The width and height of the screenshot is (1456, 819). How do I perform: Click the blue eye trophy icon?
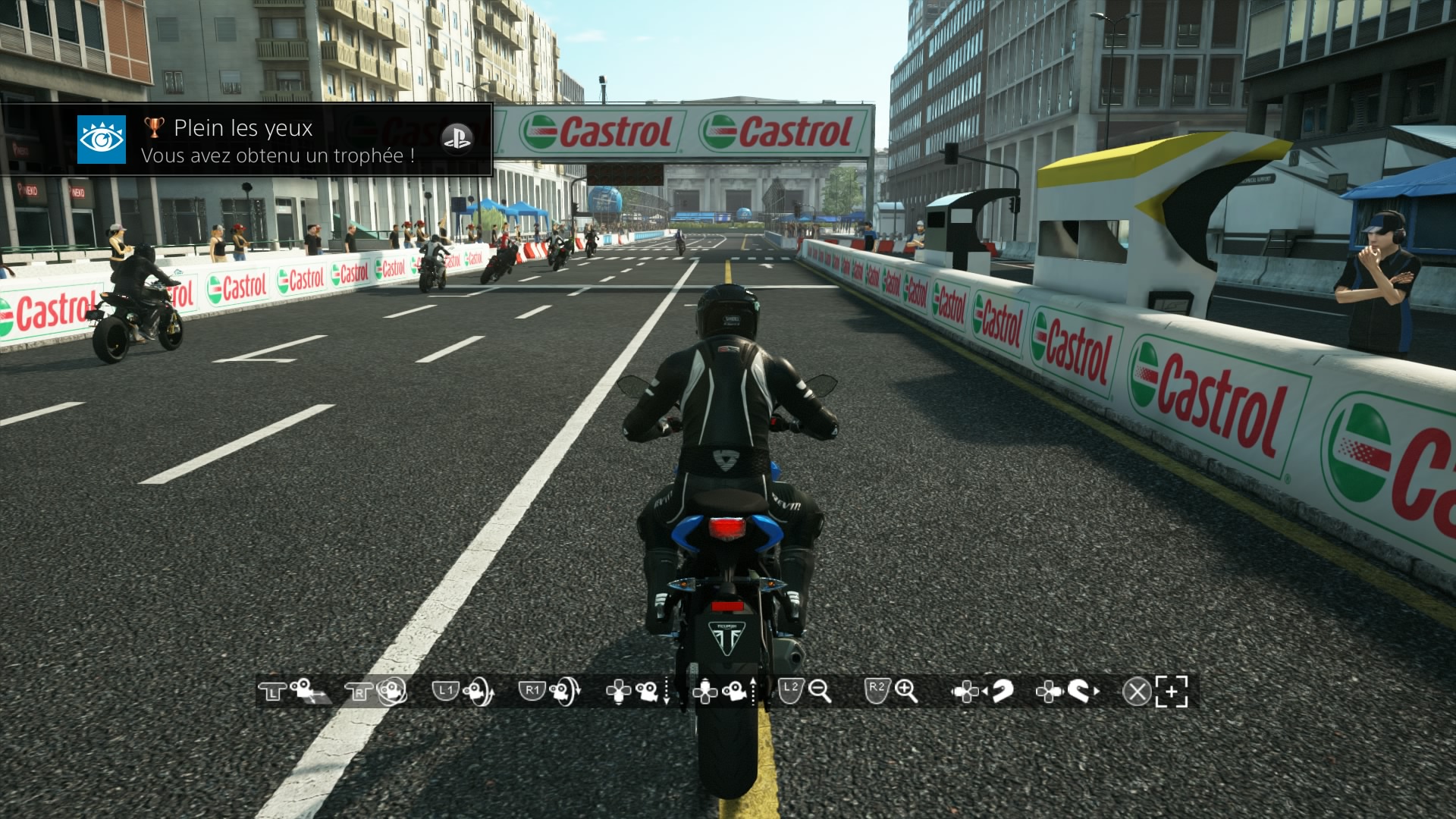coord(102,140)
